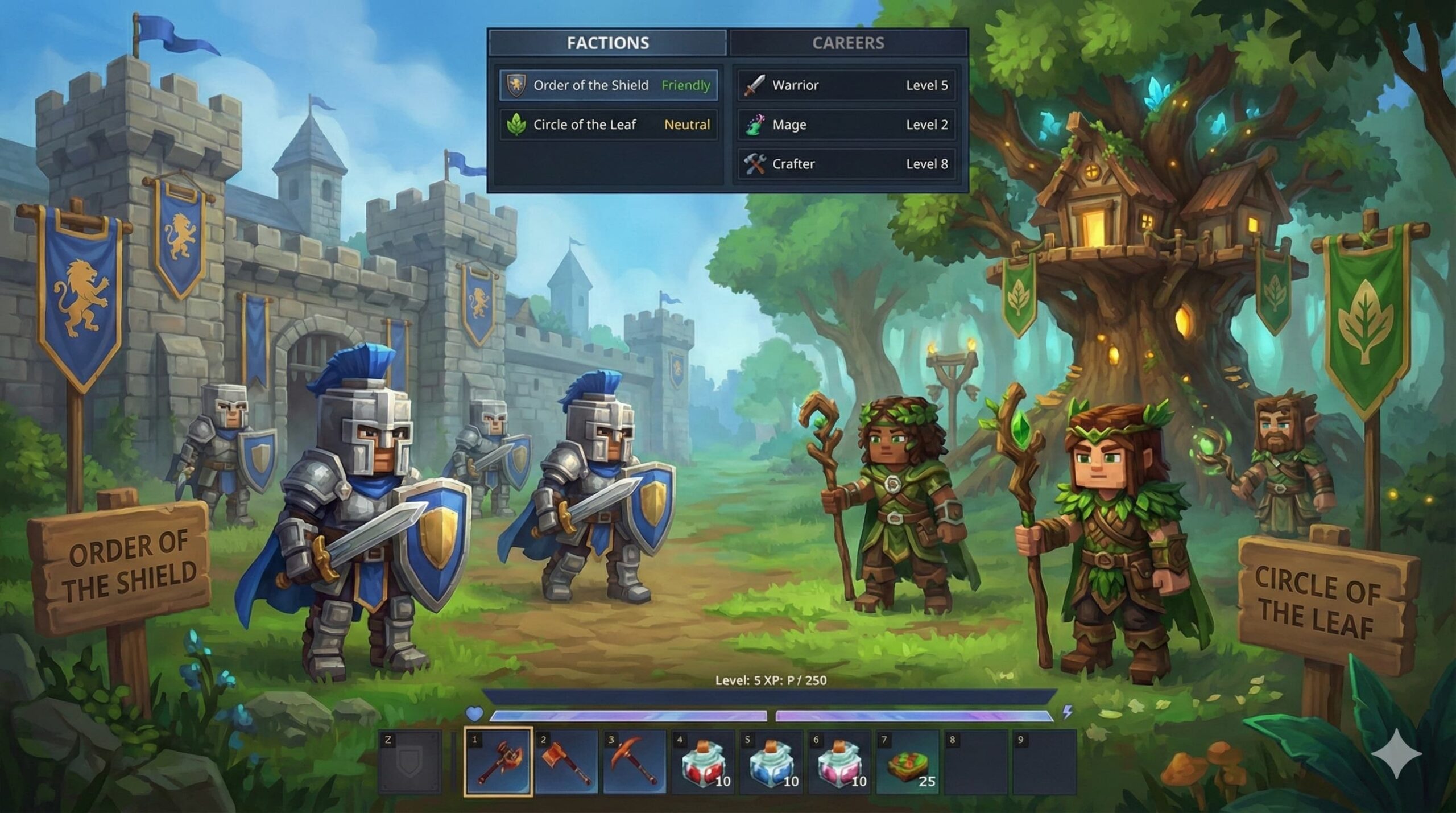
Task: Pick the Mage career row
Action: 846,125
